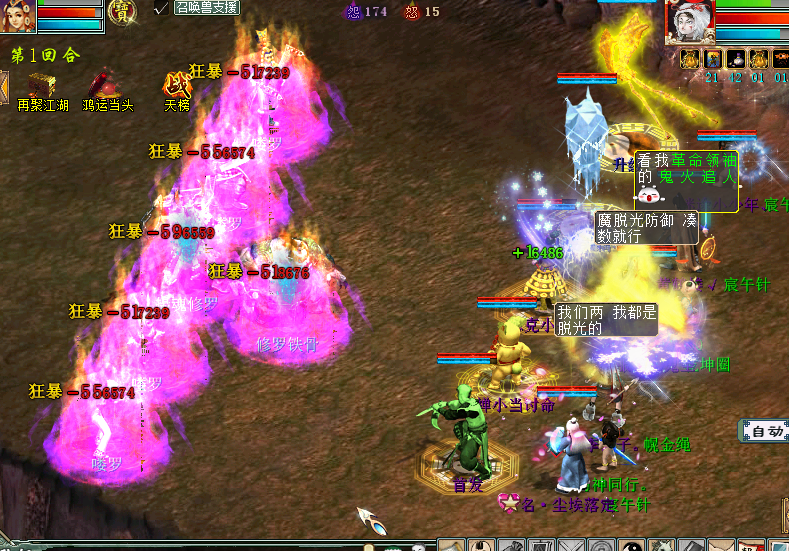Expand the left-edge arrow tab
Screen dimensions: 789x551
[x=4, y=83]
